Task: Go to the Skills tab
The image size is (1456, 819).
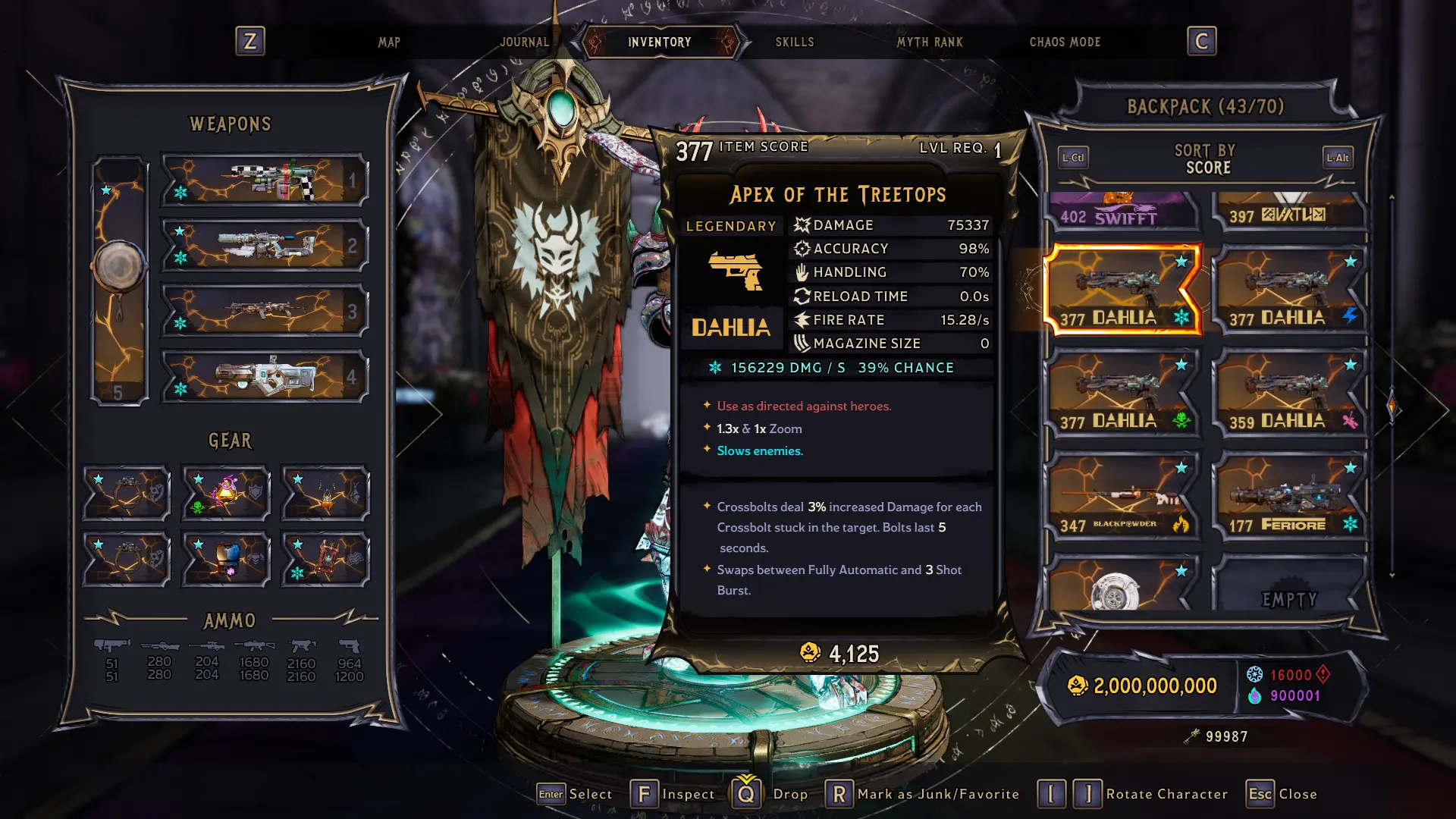Action: (x=794, y=42)
